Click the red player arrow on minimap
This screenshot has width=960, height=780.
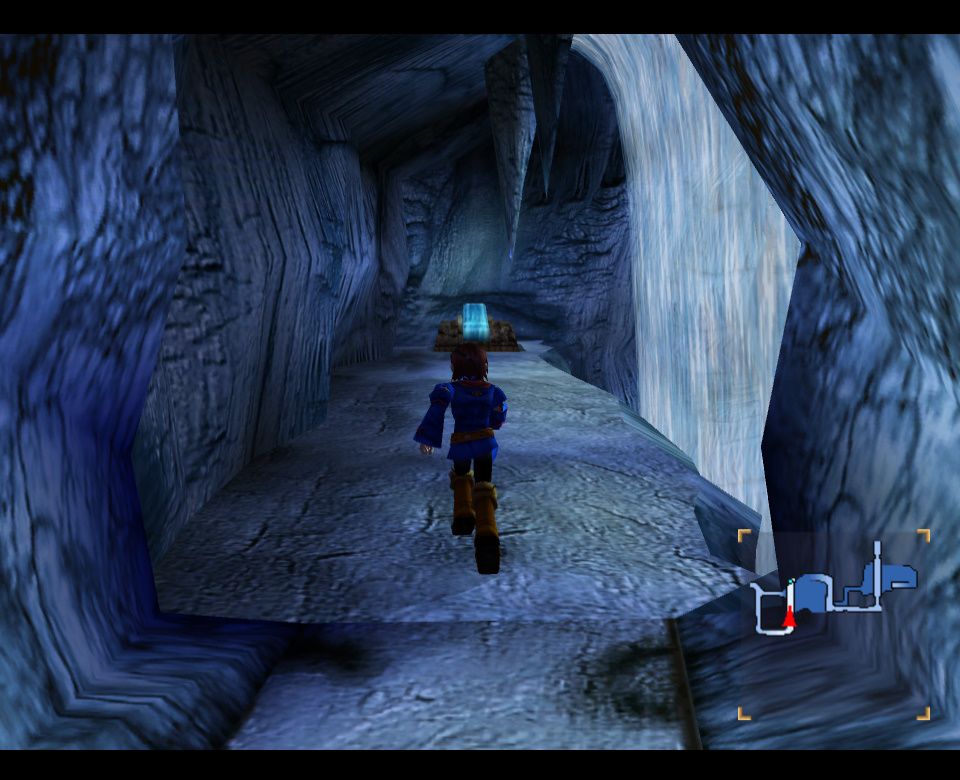[x=789, y=620]
